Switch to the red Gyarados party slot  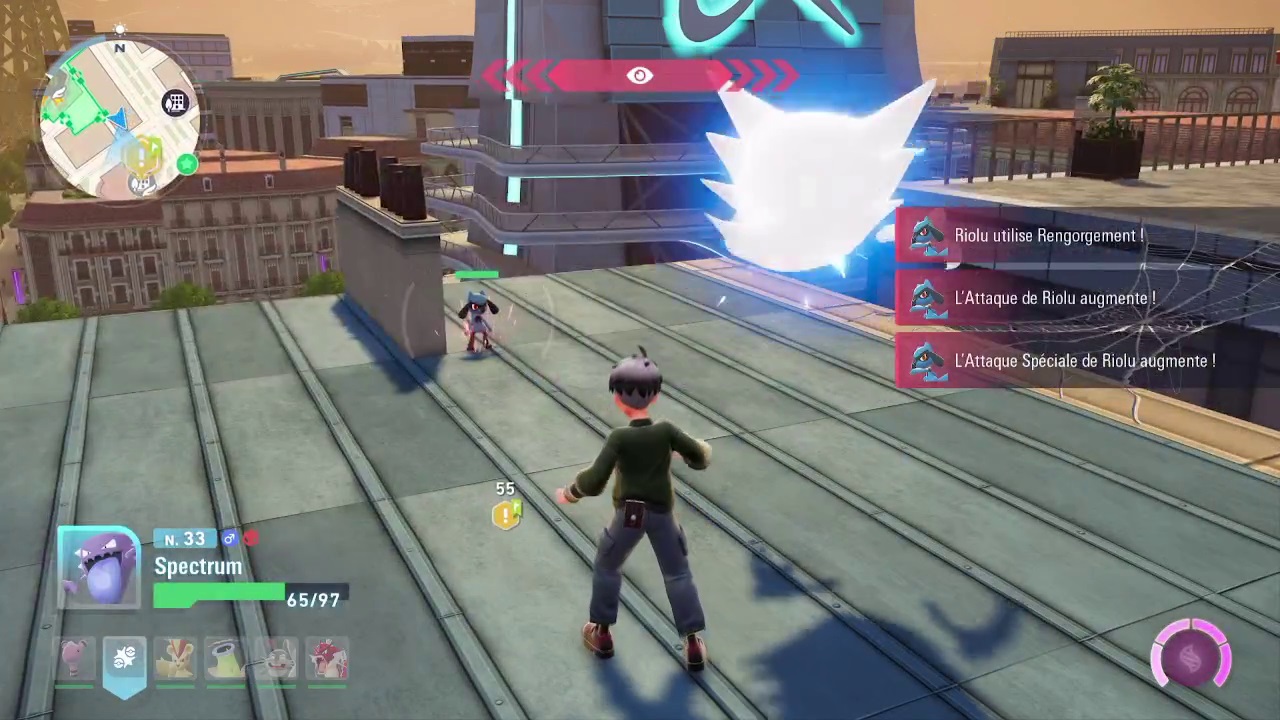[x=326, y=660]
